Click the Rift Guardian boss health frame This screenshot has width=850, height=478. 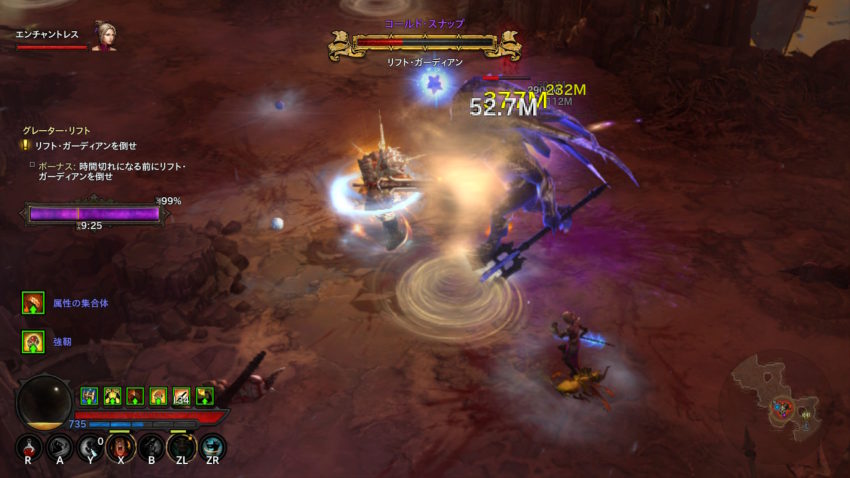coord(425,43)
